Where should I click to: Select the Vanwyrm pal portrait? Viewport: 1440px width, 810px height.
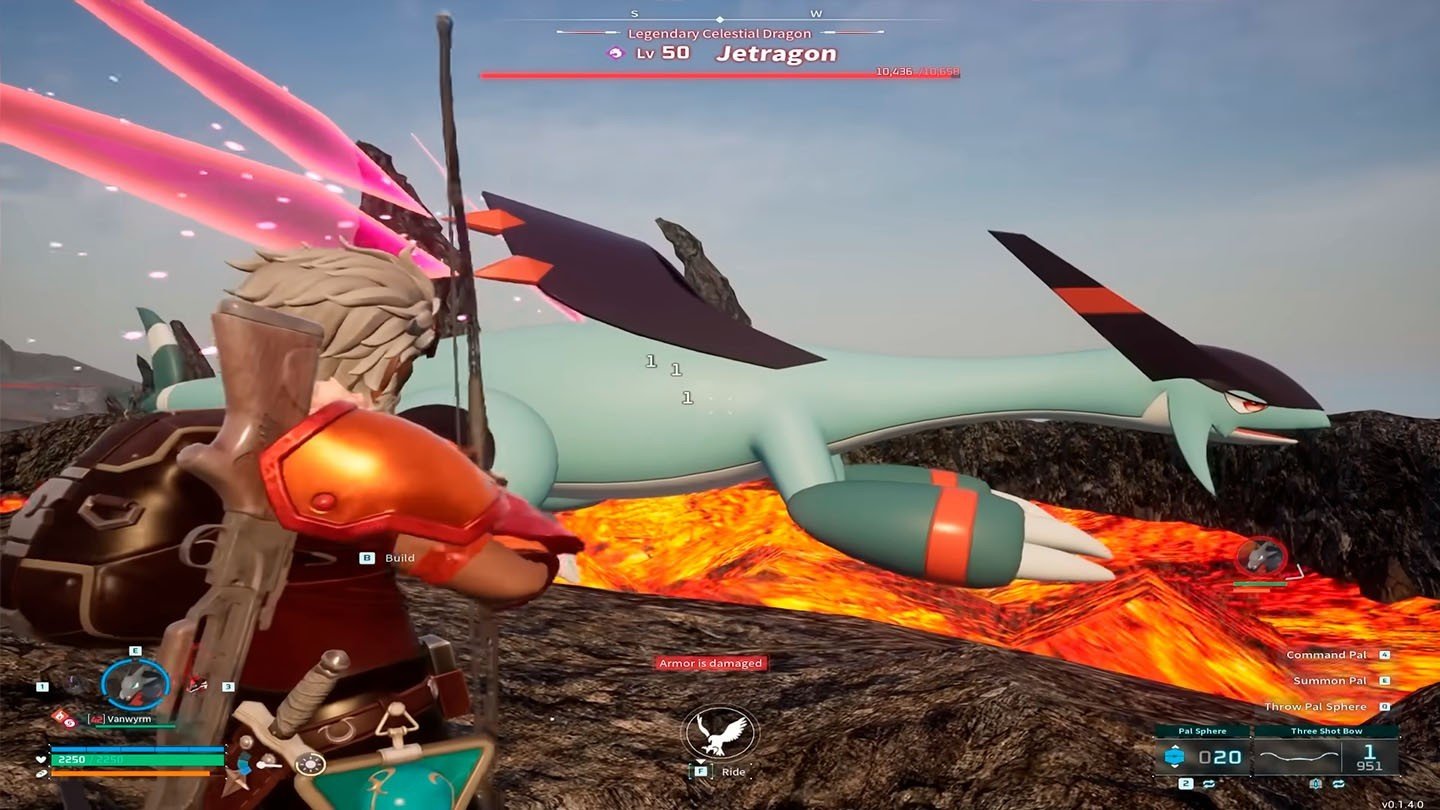point(135,684)
